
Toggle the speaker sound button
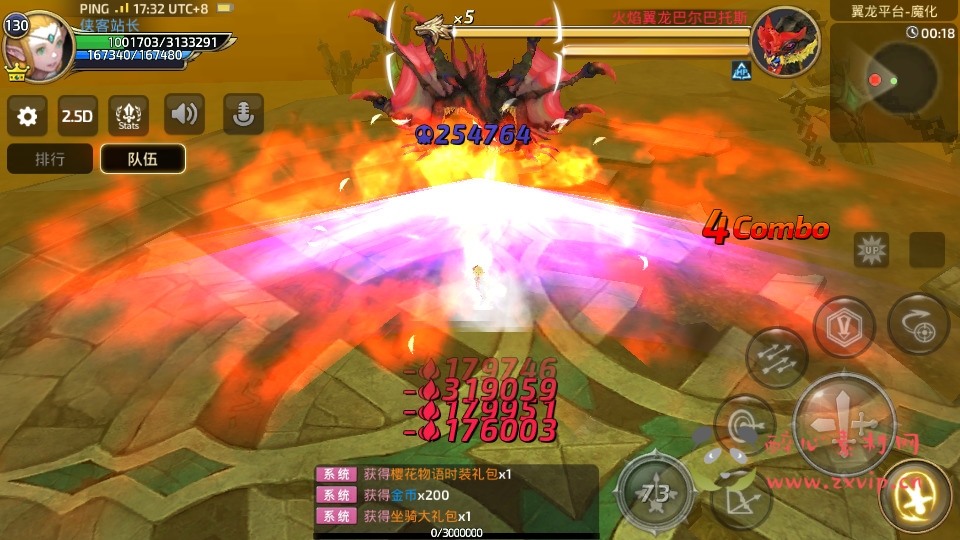(x=184, y=115)
